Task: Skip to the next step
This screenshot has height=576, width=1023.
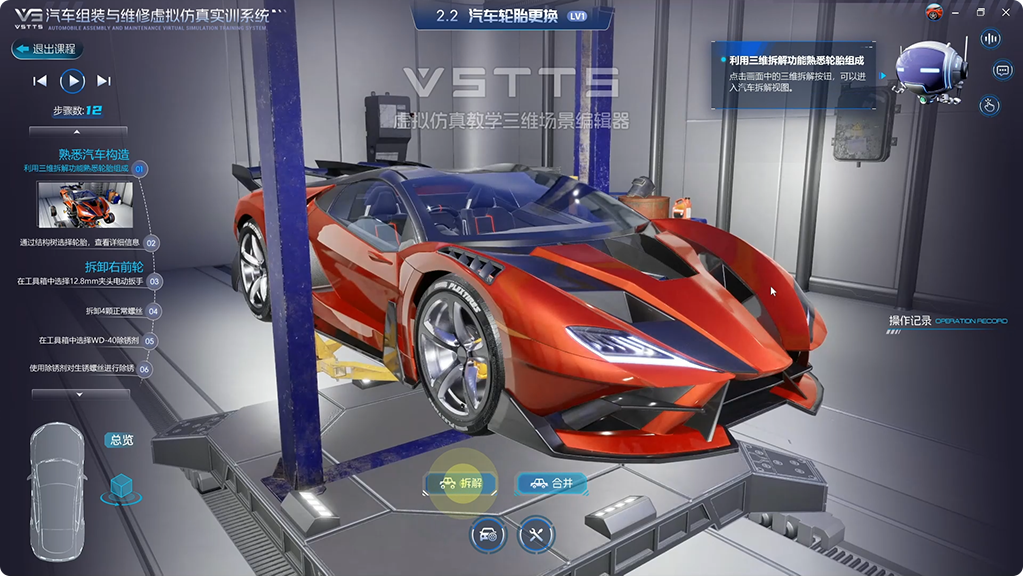Action: 104,81
